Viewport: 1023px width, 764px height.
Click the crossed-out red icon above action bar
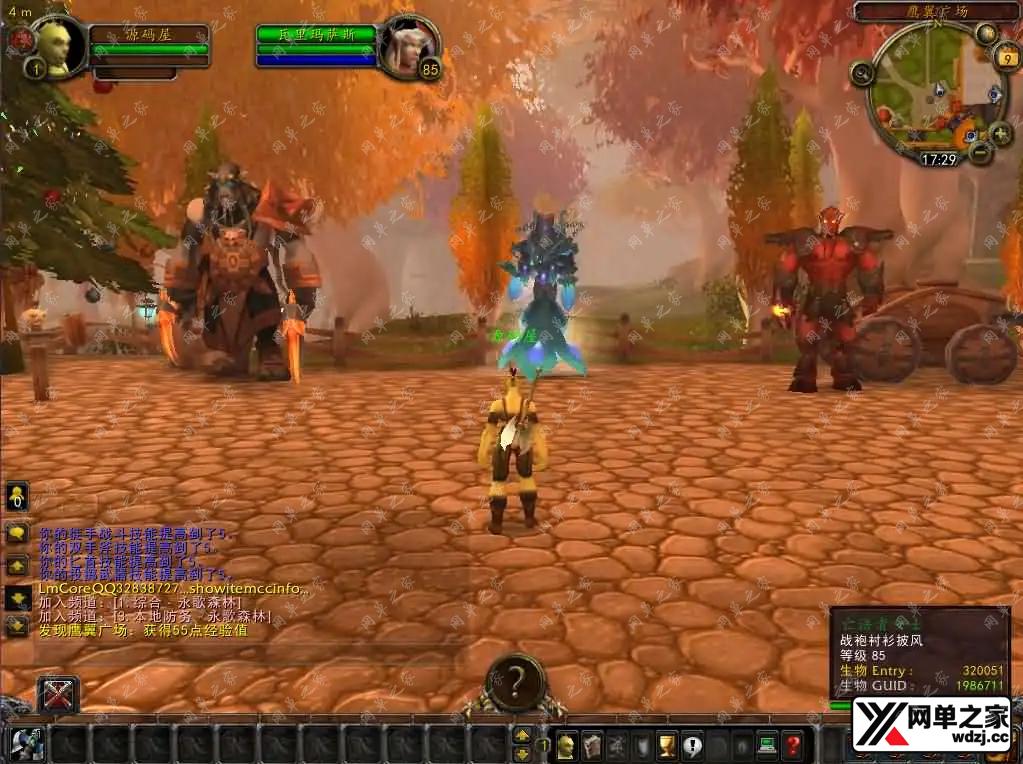click(58, 695)
